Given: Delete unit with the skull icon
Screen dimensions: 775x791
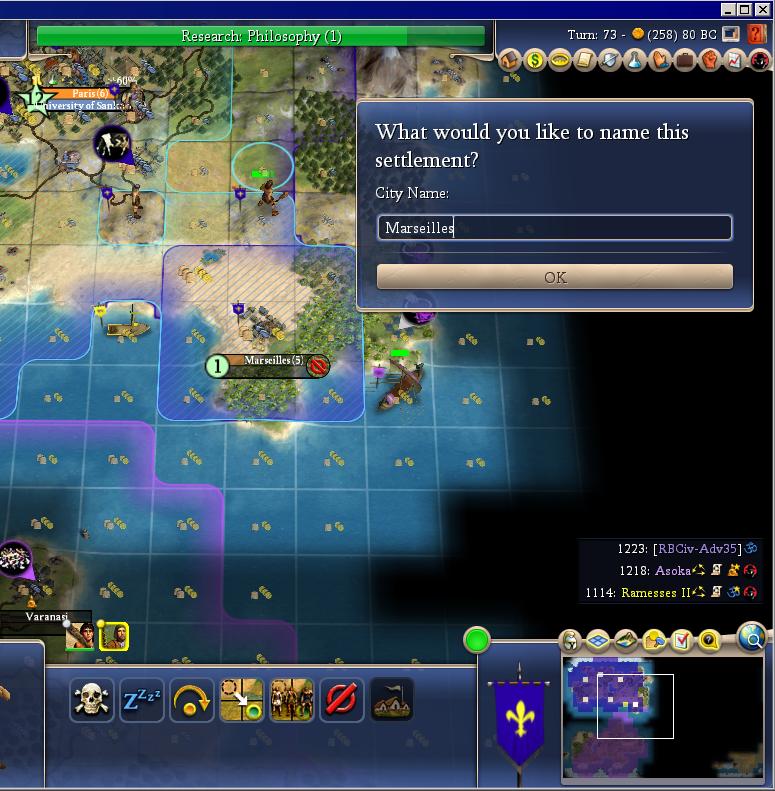Looking at the screenshot, I should (x=92, y=700).
